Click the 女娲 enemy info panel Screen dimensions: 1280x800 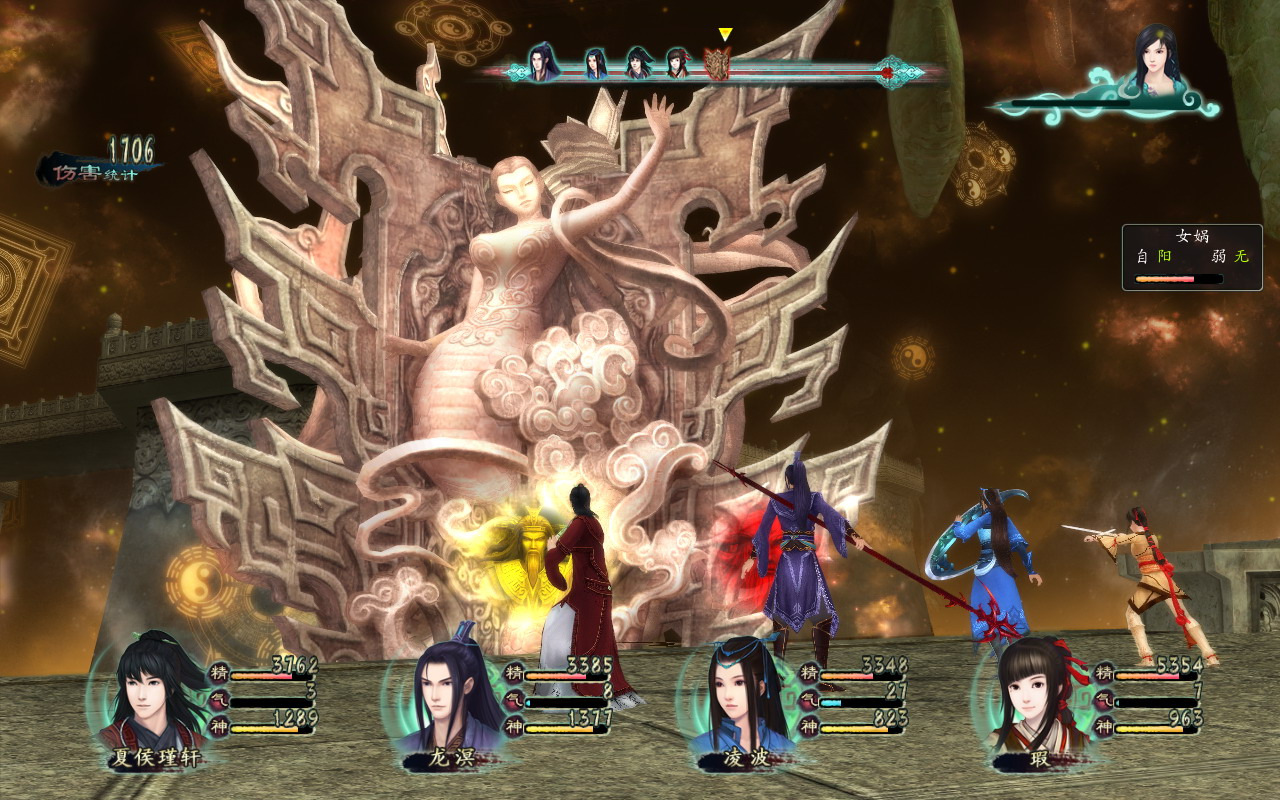coord(1192,257)
